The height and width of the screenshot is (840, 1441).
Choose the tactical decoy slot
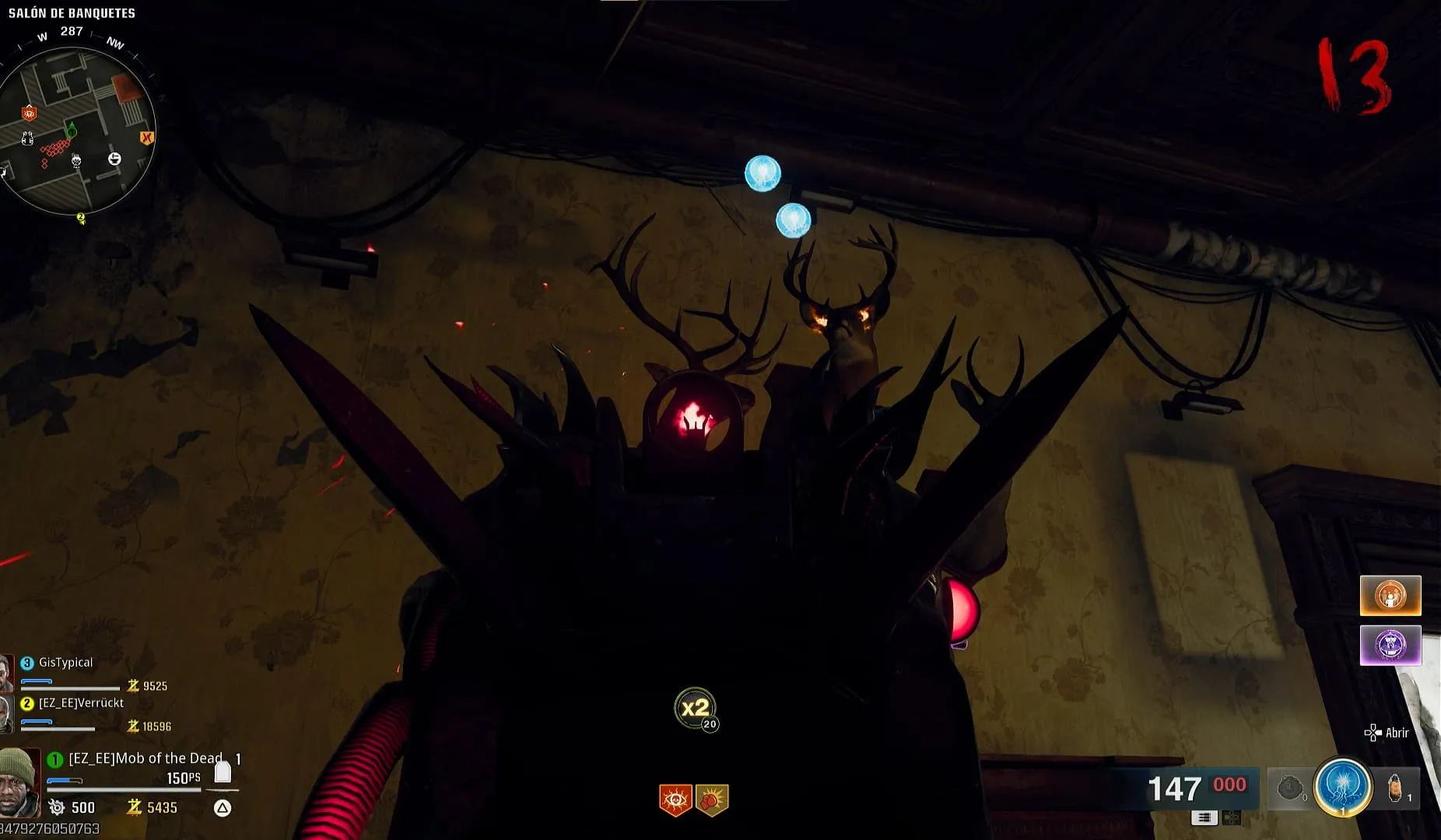tap(1397, 789)
